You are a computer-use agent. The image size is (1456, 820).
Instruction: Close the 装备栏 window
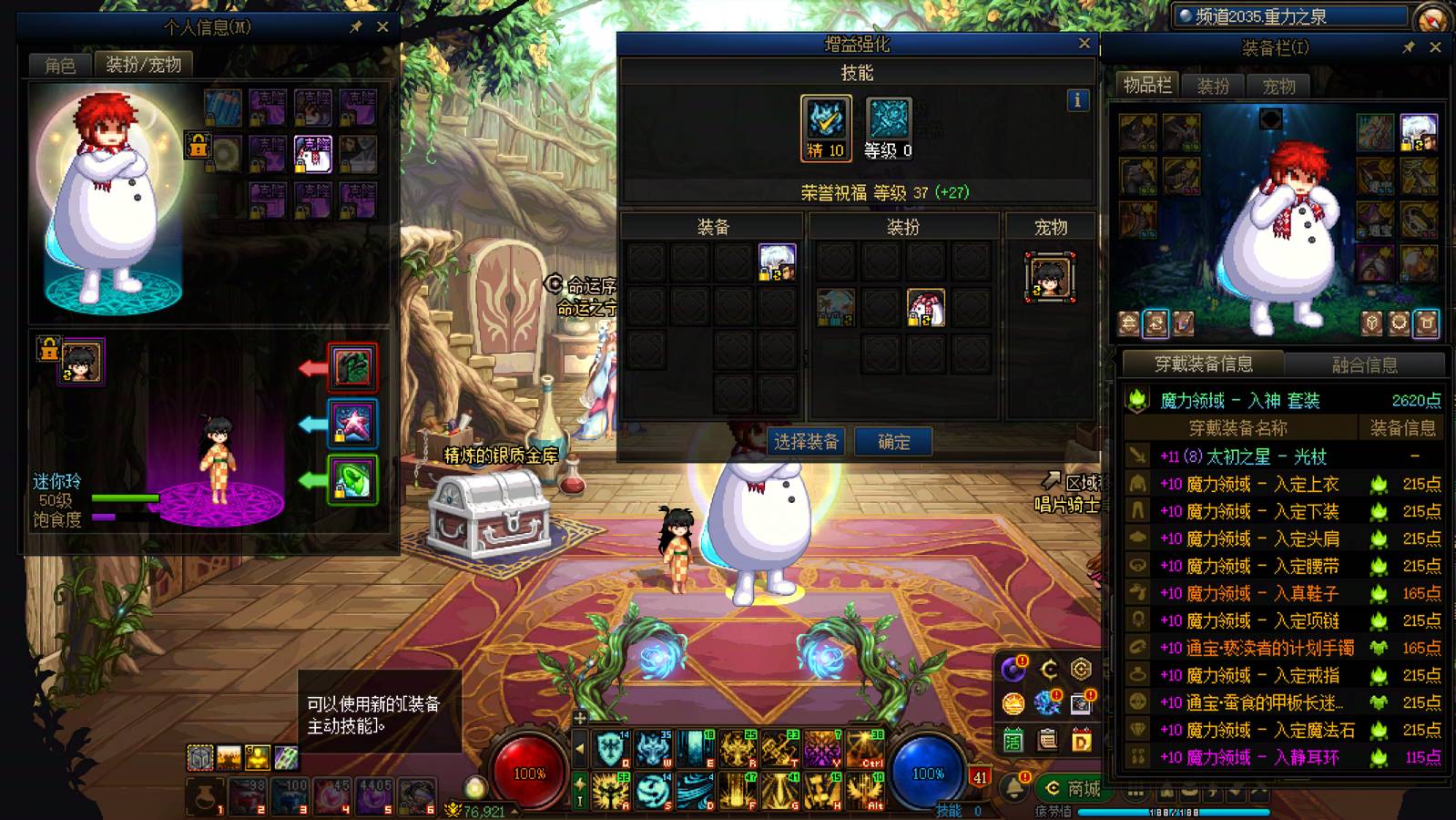(1435, 47)
